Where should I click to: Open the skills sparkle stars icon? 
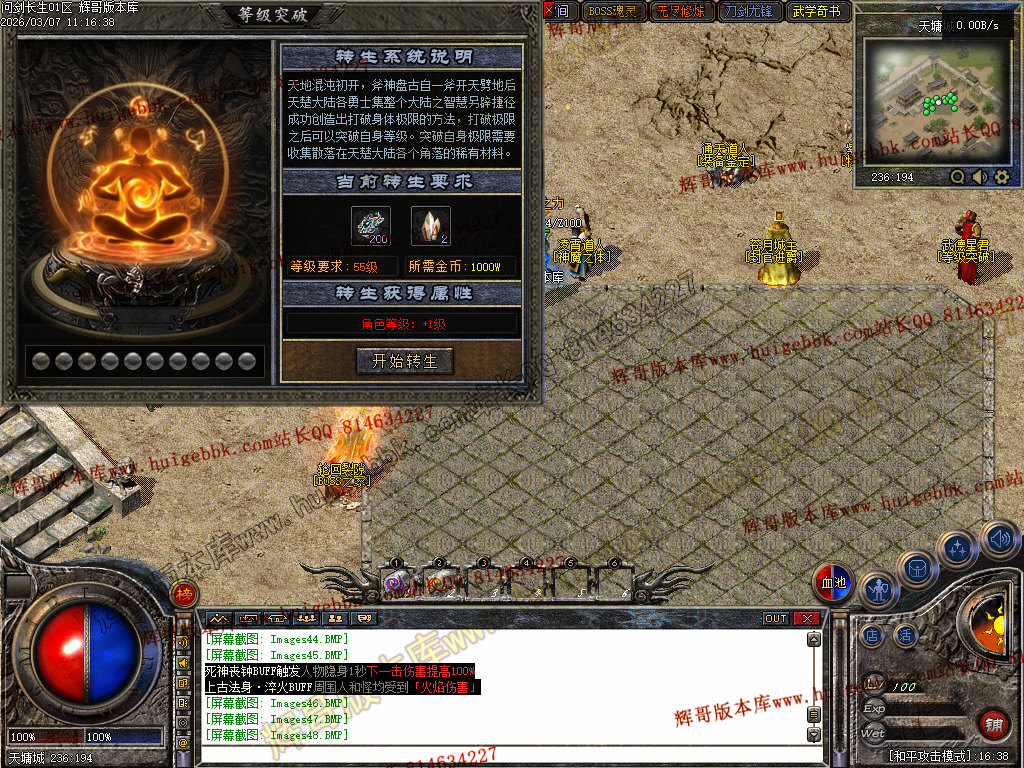[x=958, y=548]
